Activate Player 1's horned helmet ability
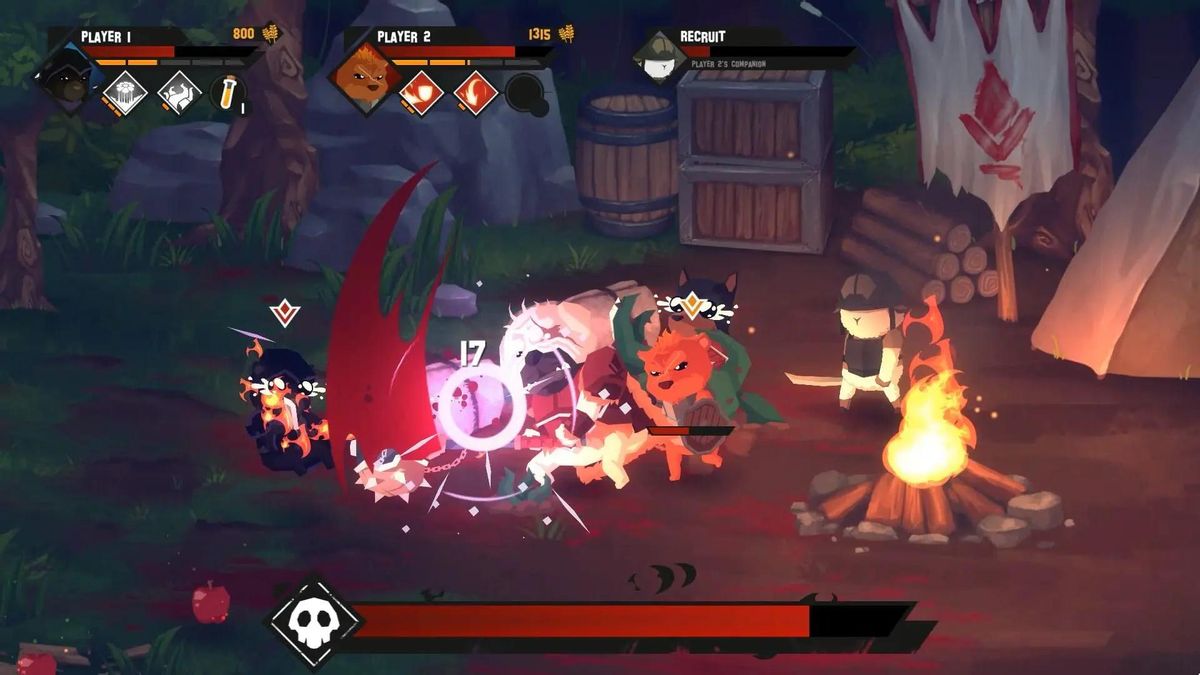 coord(179,92)
